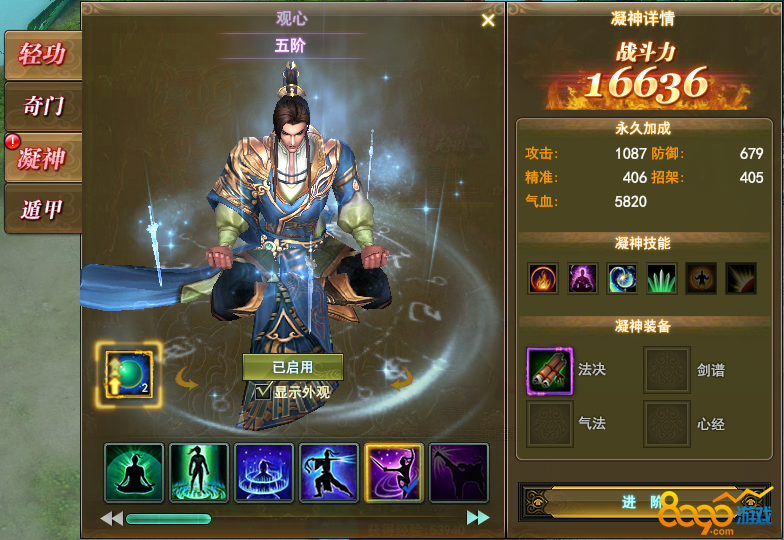Inspect the green spikes 凝神 skill icon
This screenshot has width=784, height=540.
pos(661,278)
